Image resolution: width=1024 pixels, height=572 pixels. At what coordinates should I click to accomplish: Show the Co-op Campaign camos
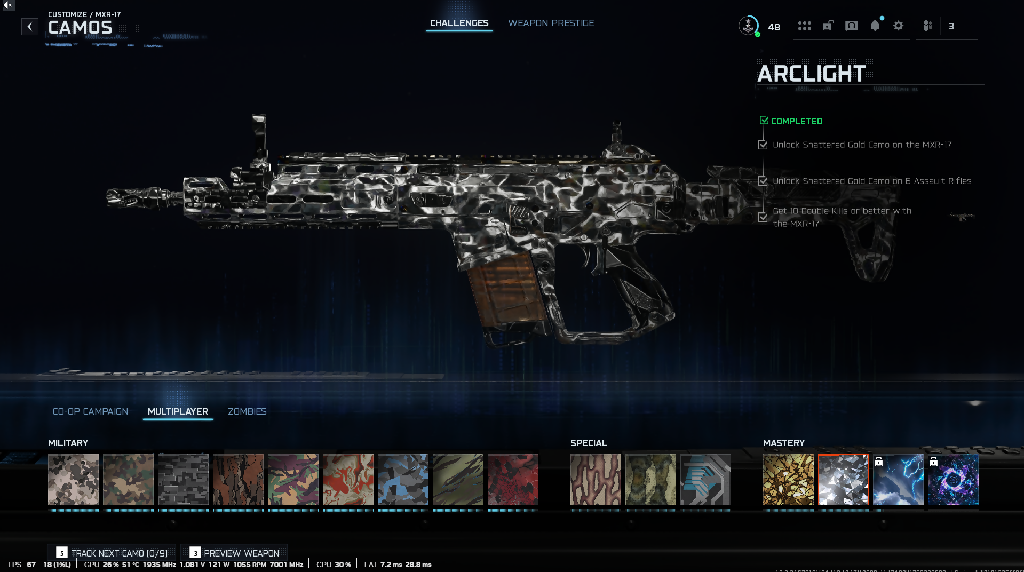pyautogui.click(x=90, y=411)
